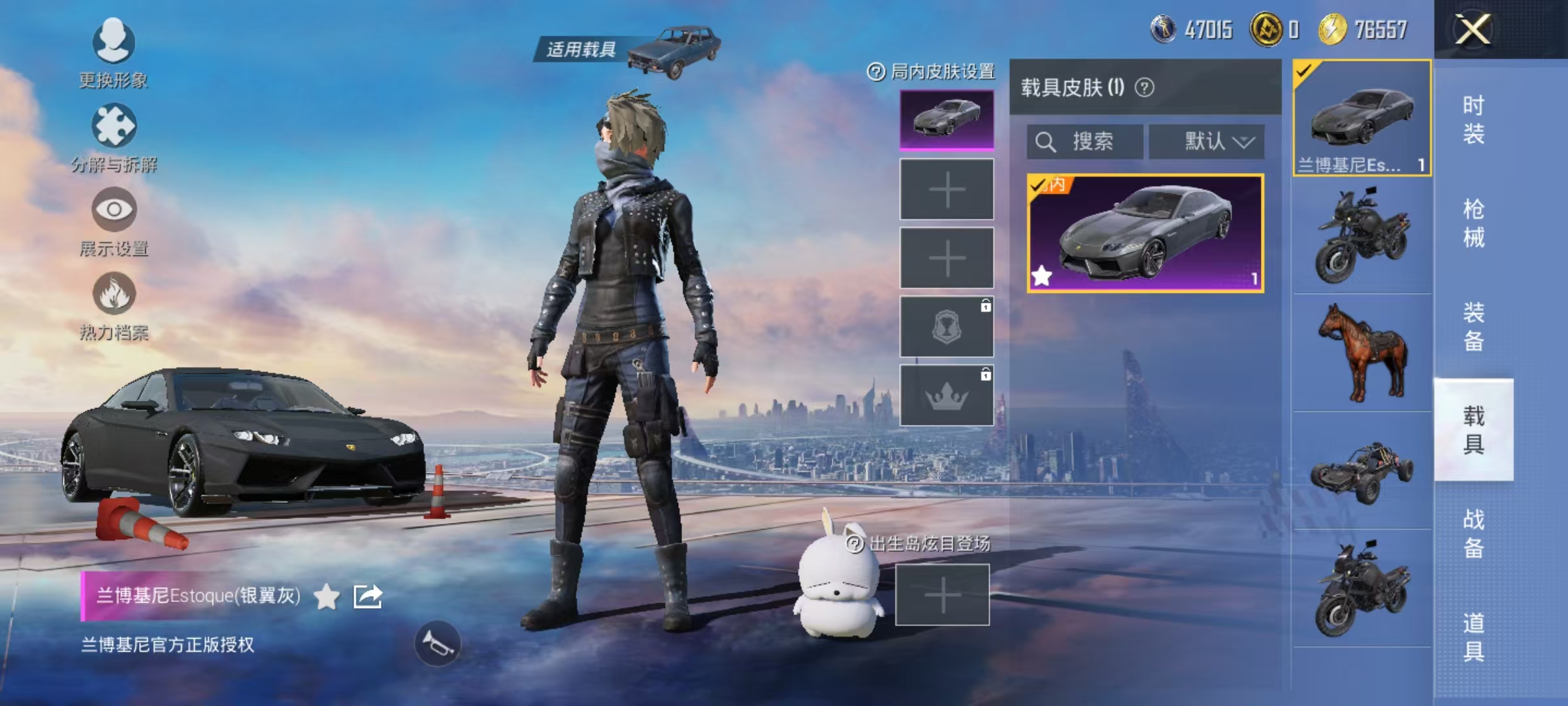This screenshot has height=706, width=1568.
Task: Open 分解与拆解 dismantle menu
Action: [x=114, y=137]
